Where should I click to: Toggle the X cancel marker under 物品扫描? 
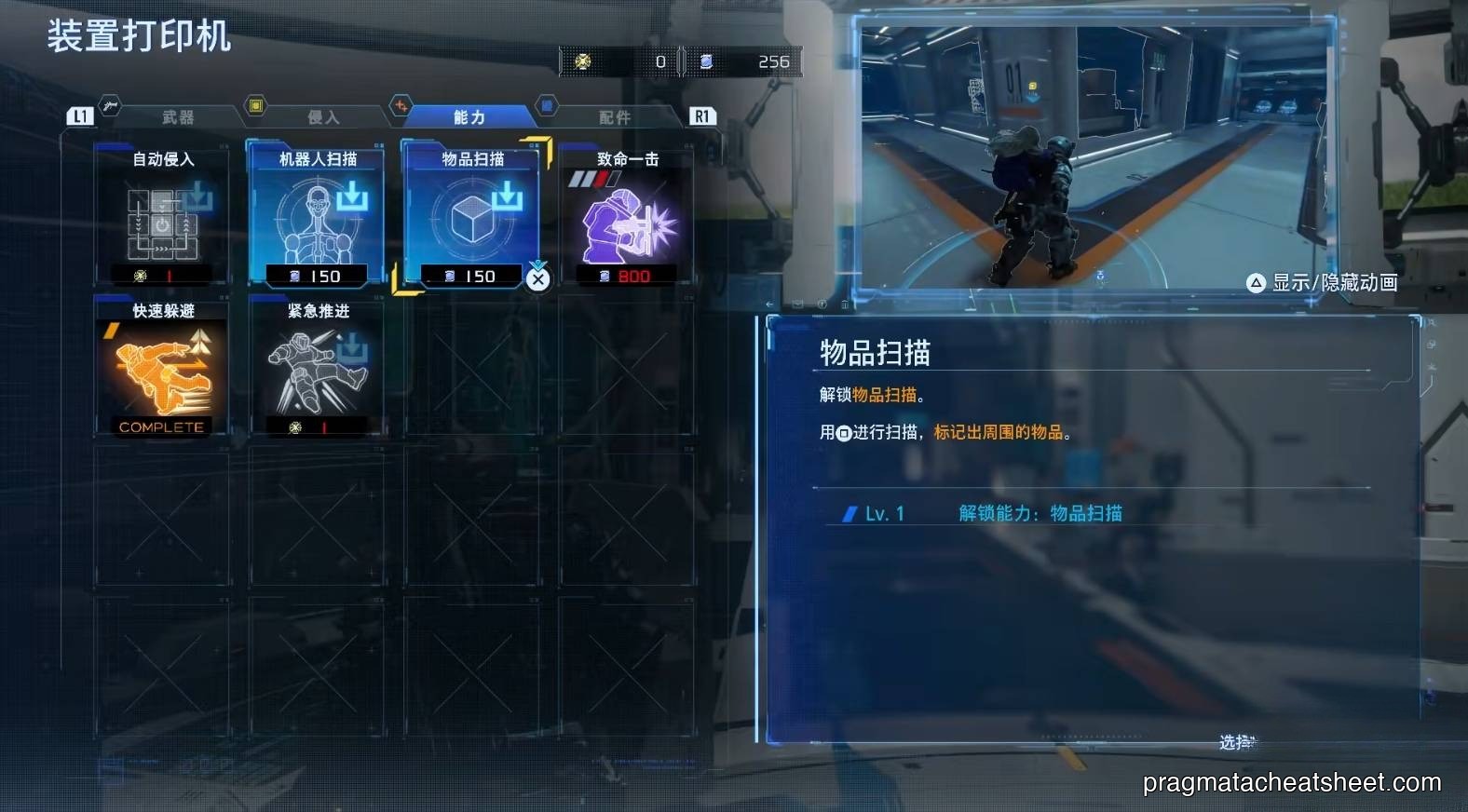[x=537, y=280]
